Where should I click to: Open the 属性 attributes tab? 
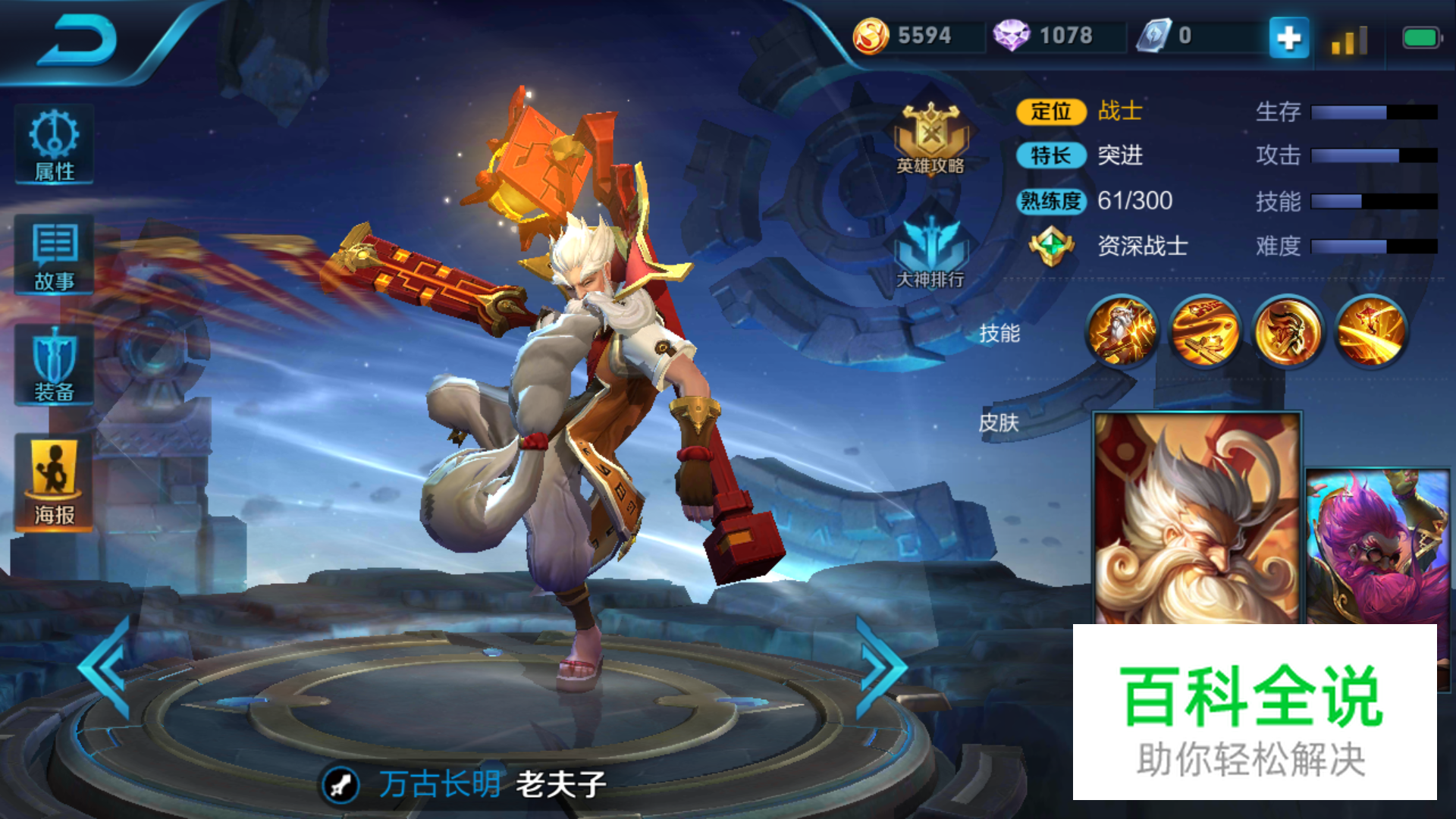point(54,146)
